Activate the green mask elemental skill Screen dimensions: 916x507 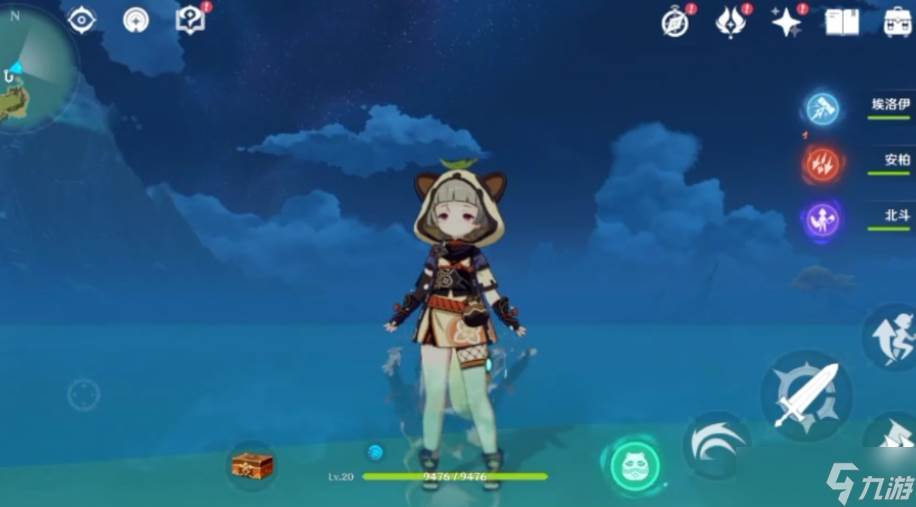635,465
